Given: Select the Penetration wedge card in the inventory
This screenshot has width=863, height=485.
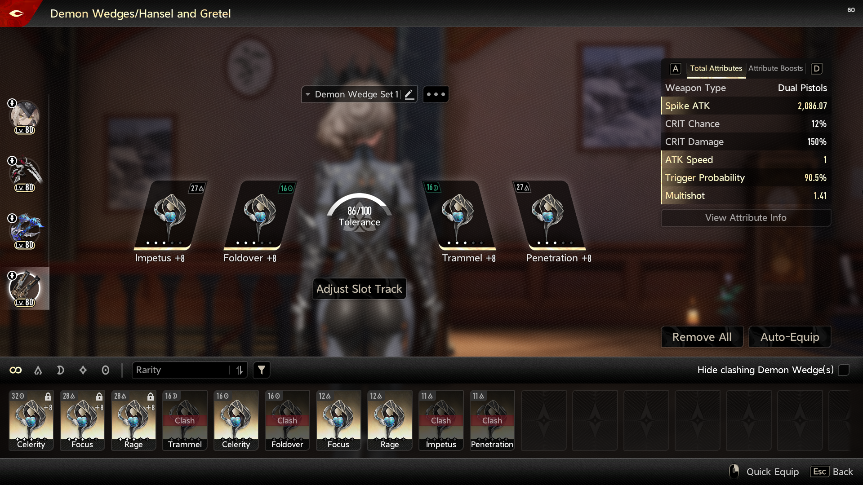Looking at the screenshot, I should pyautogui.click(x=492, y=420).
